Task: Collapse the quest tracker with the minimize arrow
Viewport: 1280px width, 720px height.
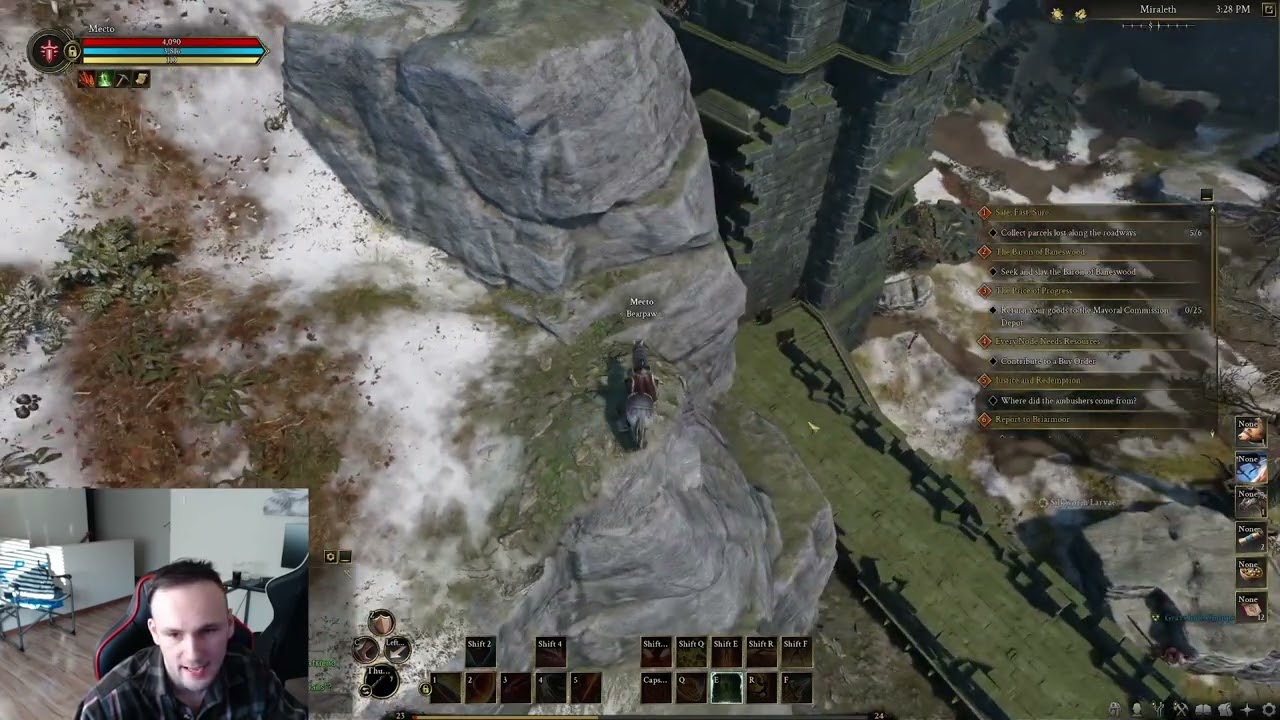Action: coord(1206,196)
